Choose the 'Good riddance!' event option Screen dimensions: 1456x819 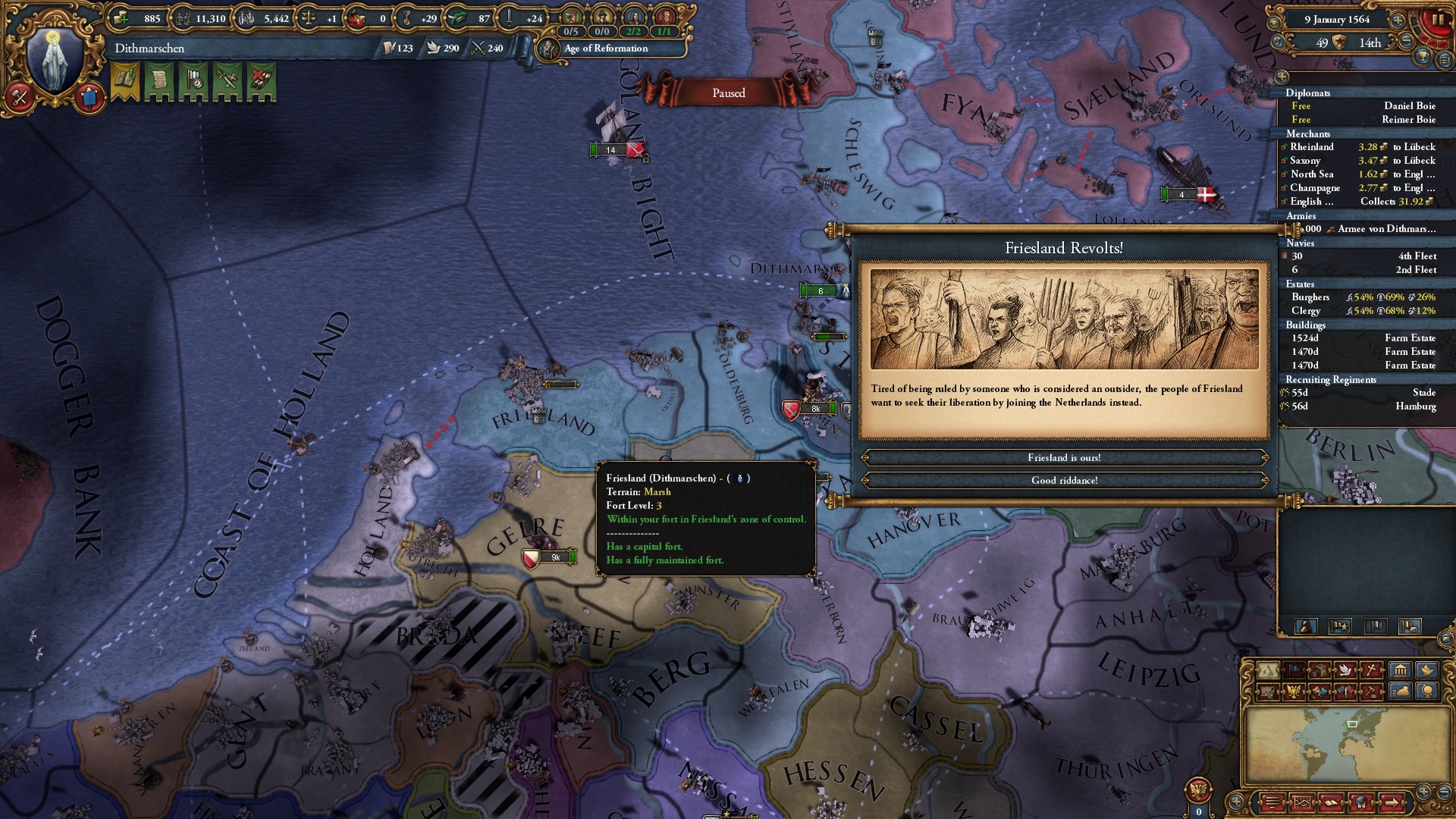pyautogui.click(x=1063, y=479)
